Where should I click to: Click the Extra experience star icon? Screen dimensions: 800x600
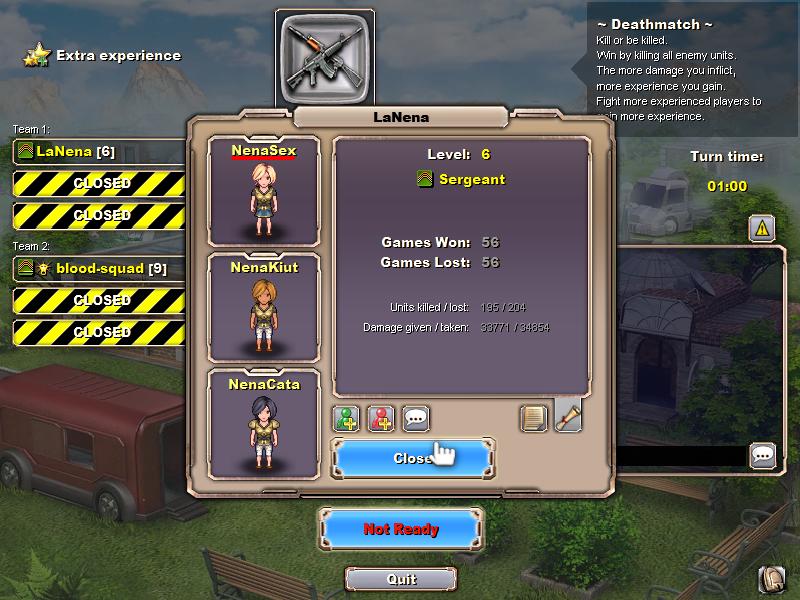coord(37,55)
